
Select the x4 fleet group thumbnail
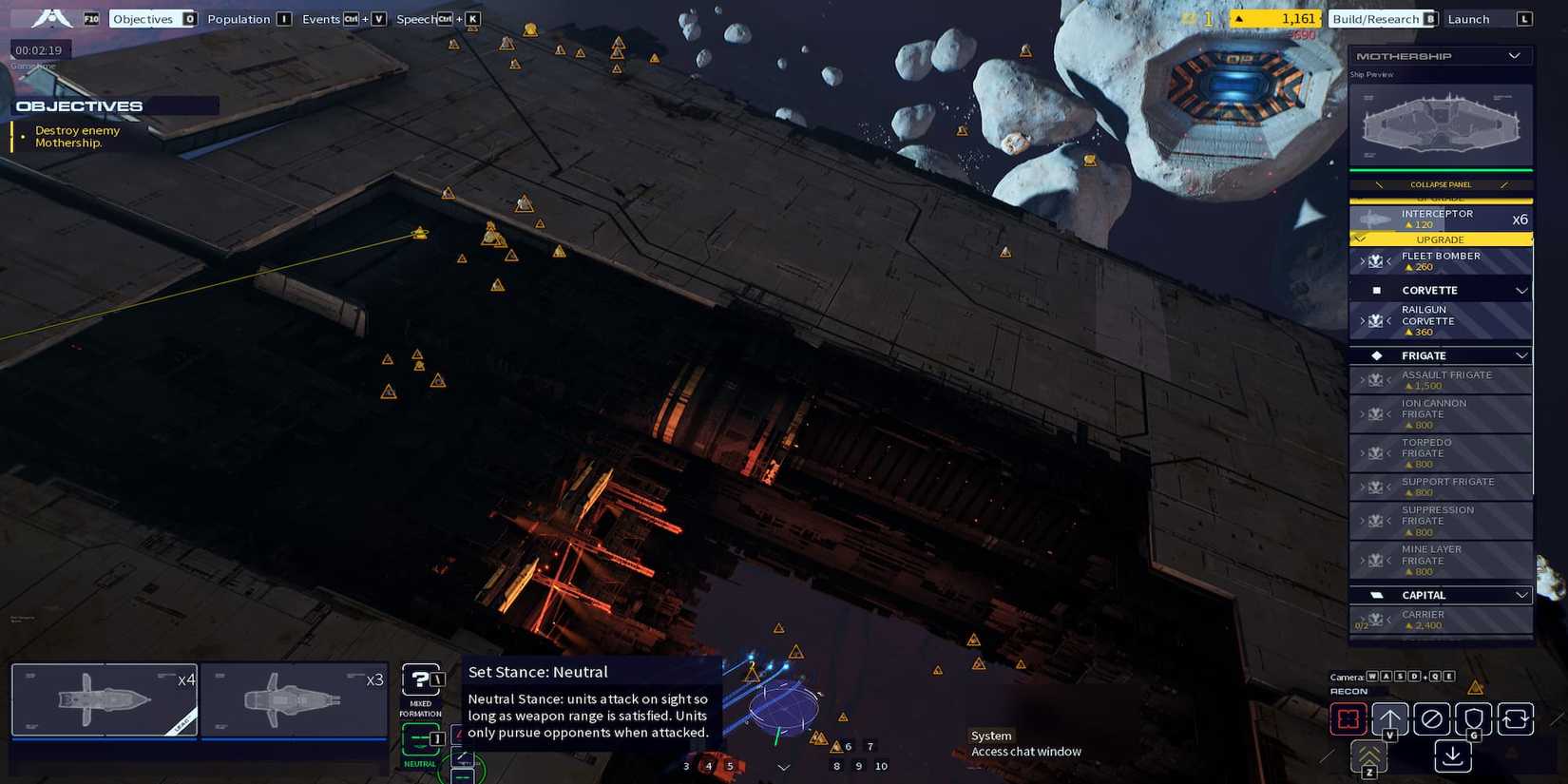[x=105, y=700]
